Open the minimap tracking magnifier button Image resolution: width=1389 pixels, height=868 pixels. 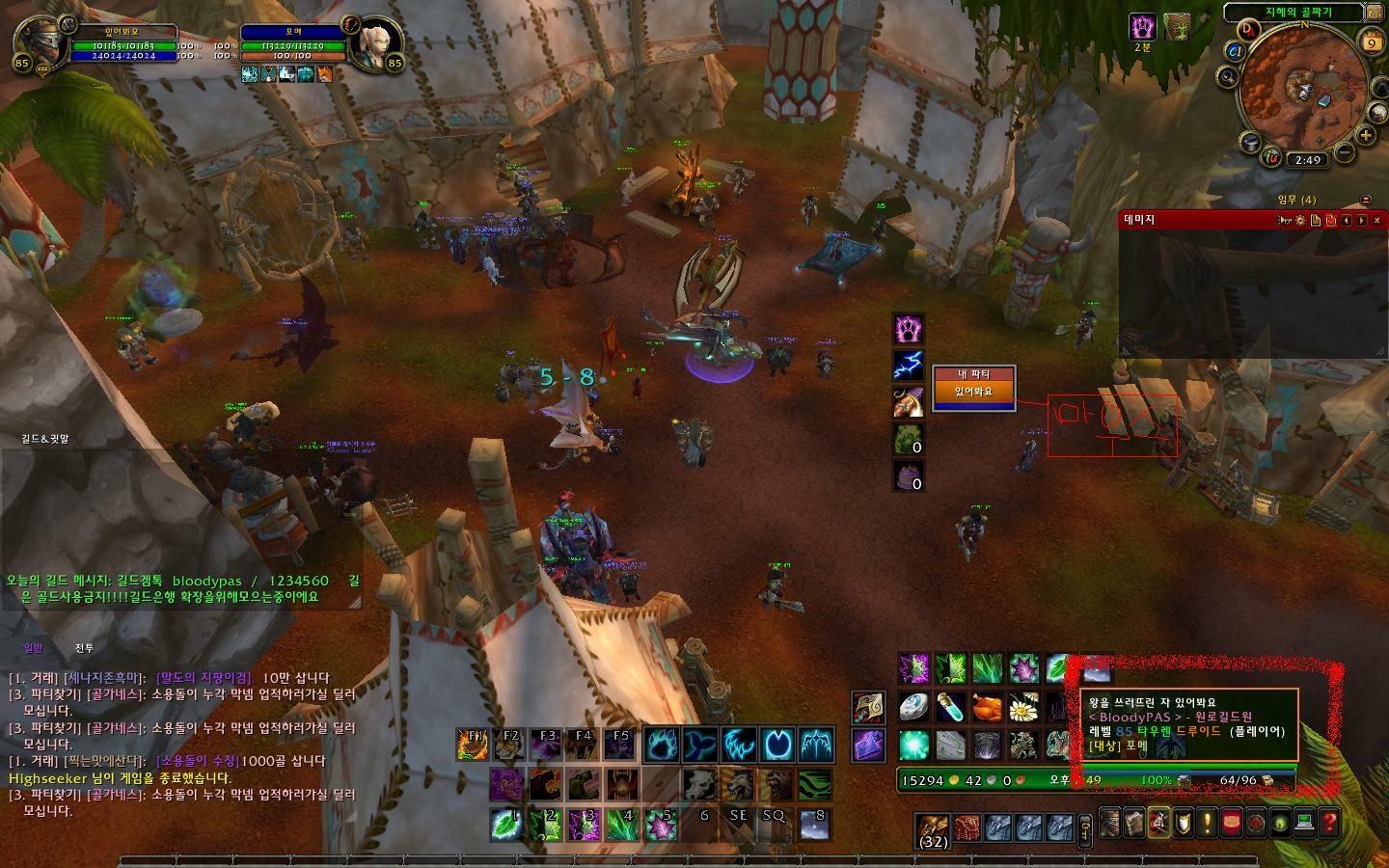pos(1228,76)
